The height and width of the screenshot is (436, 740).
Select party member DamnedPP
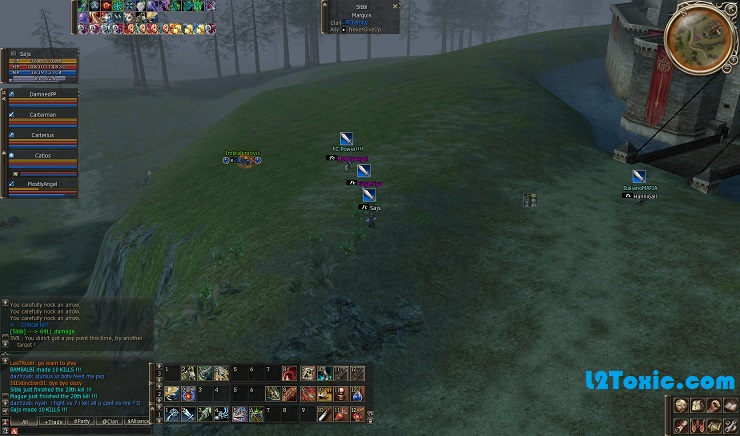(x=43, y=93)
